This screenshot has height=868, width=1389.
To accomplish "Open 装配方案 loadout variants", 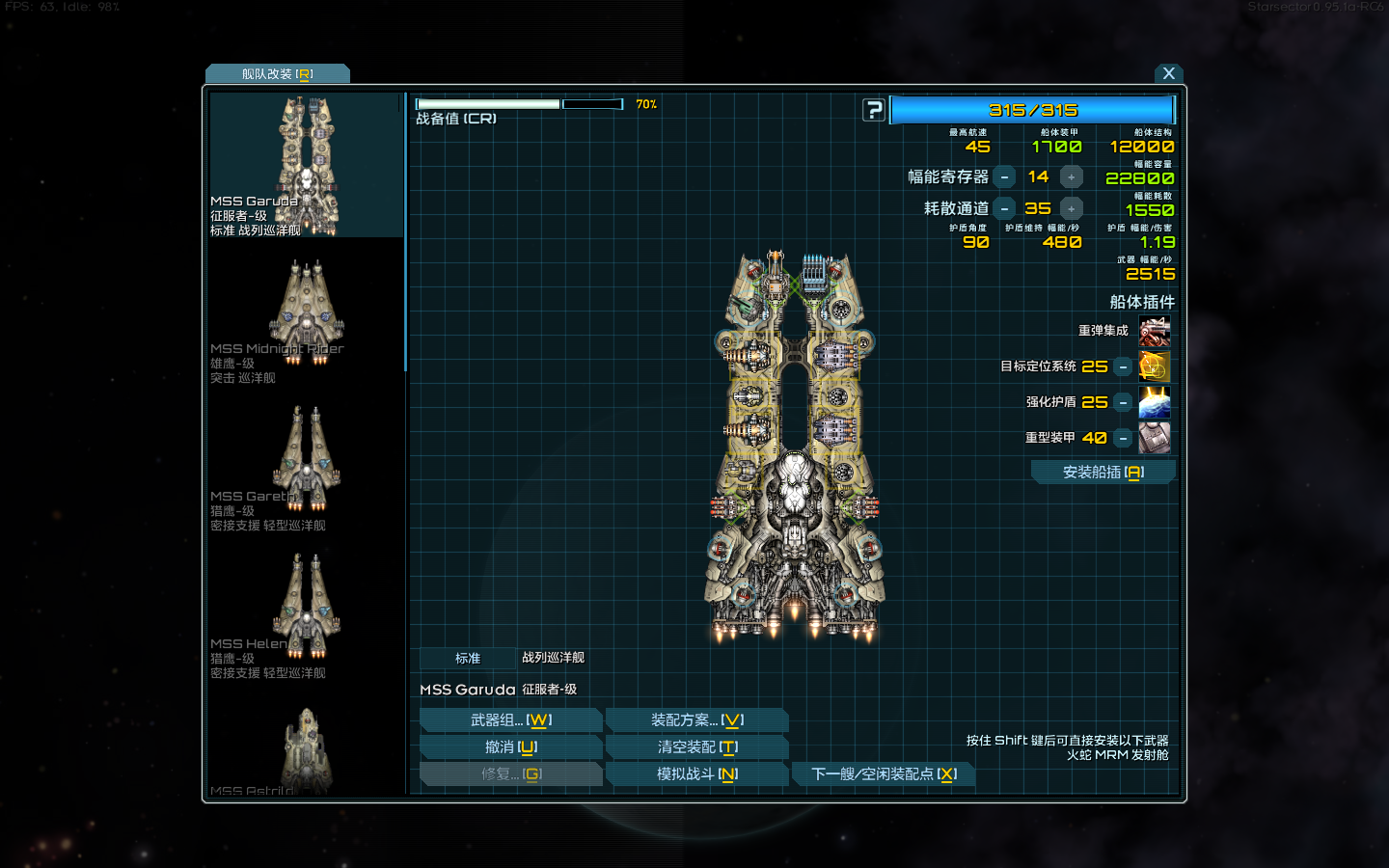I will point(696,720).
